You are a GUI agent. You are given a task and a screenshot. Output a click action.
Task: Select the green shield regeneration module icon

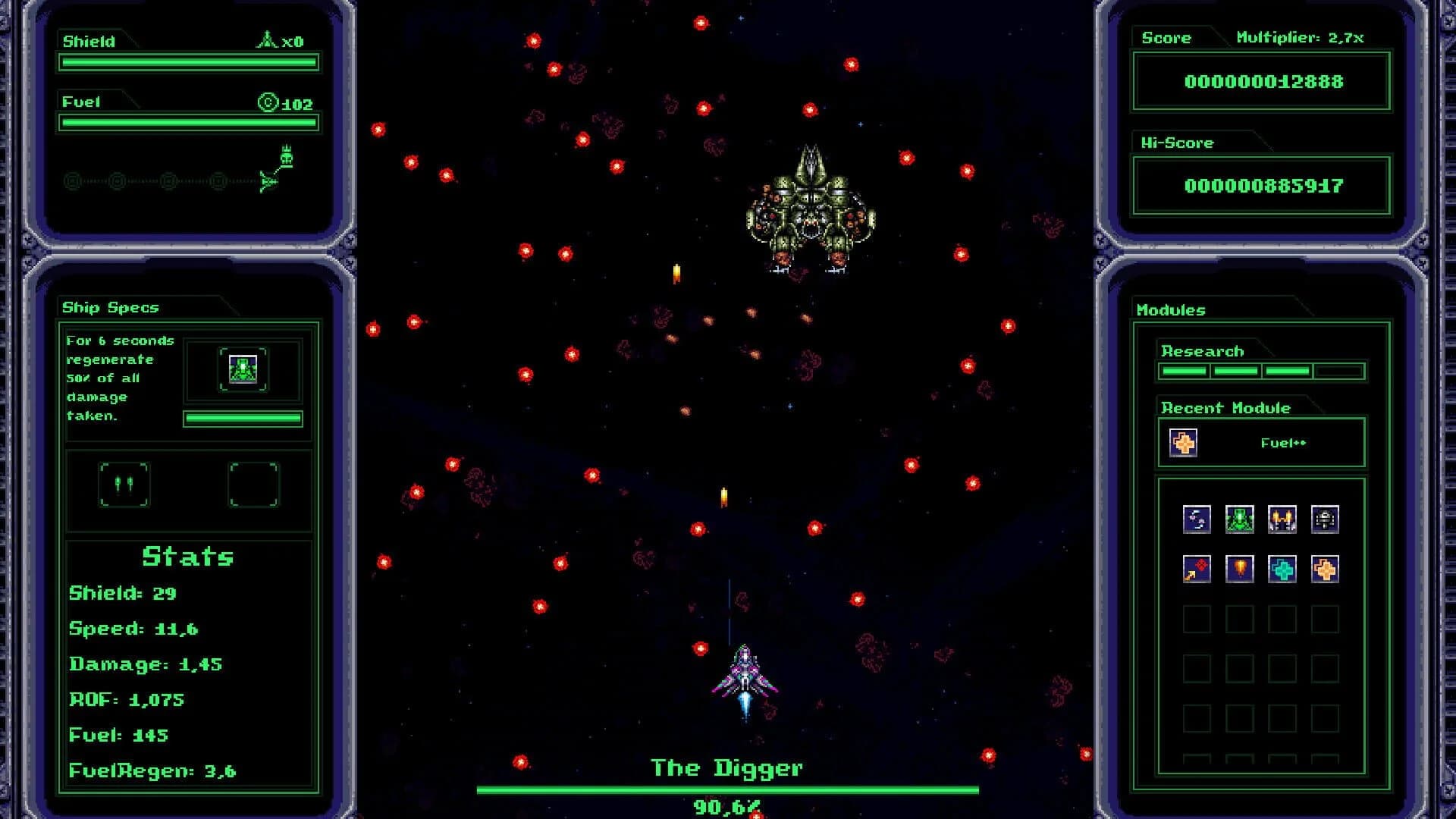(1240, 519)
